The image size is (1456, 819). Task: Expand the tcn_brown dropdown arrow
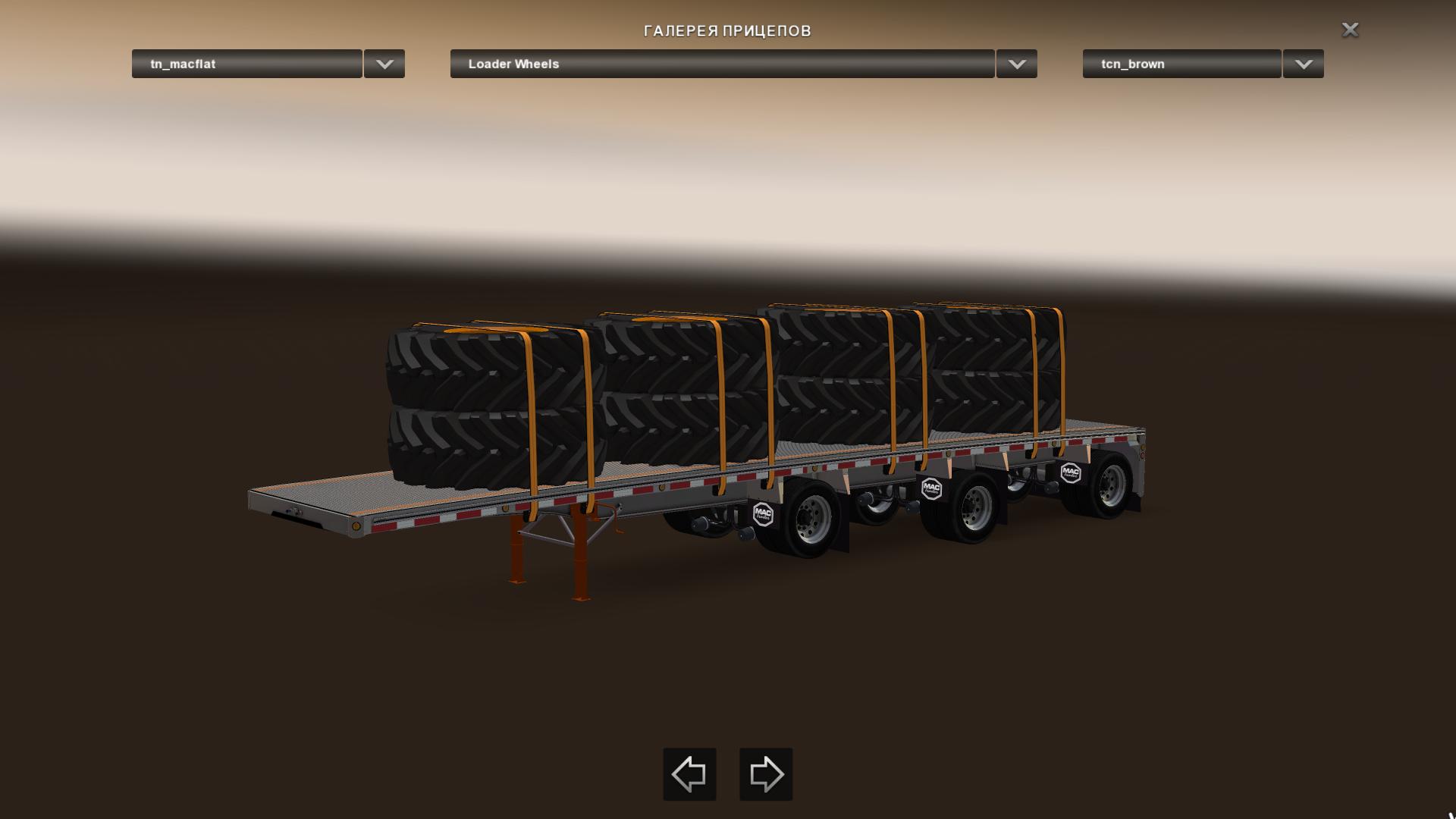tap(1304, 64)
